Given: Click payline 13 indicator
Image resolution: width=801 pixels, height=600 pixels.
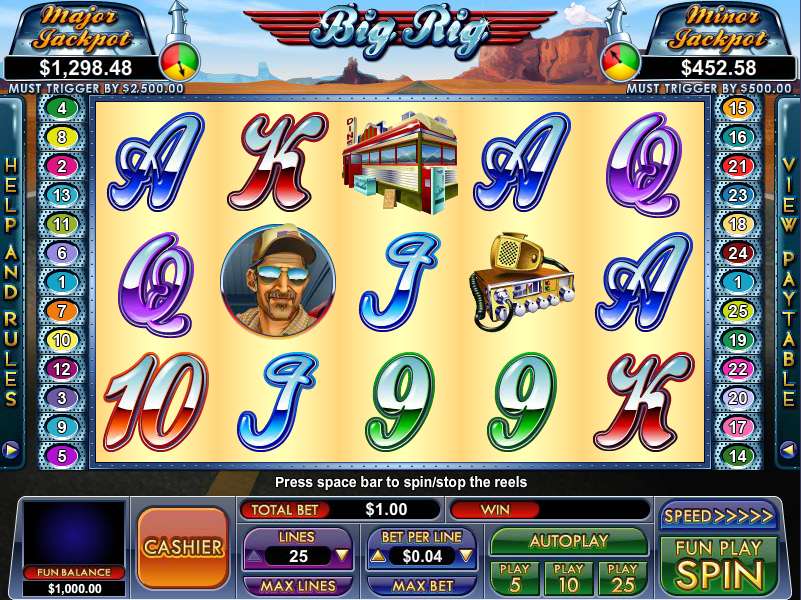Looking at the screenshot, I should [x=62, y=195].
